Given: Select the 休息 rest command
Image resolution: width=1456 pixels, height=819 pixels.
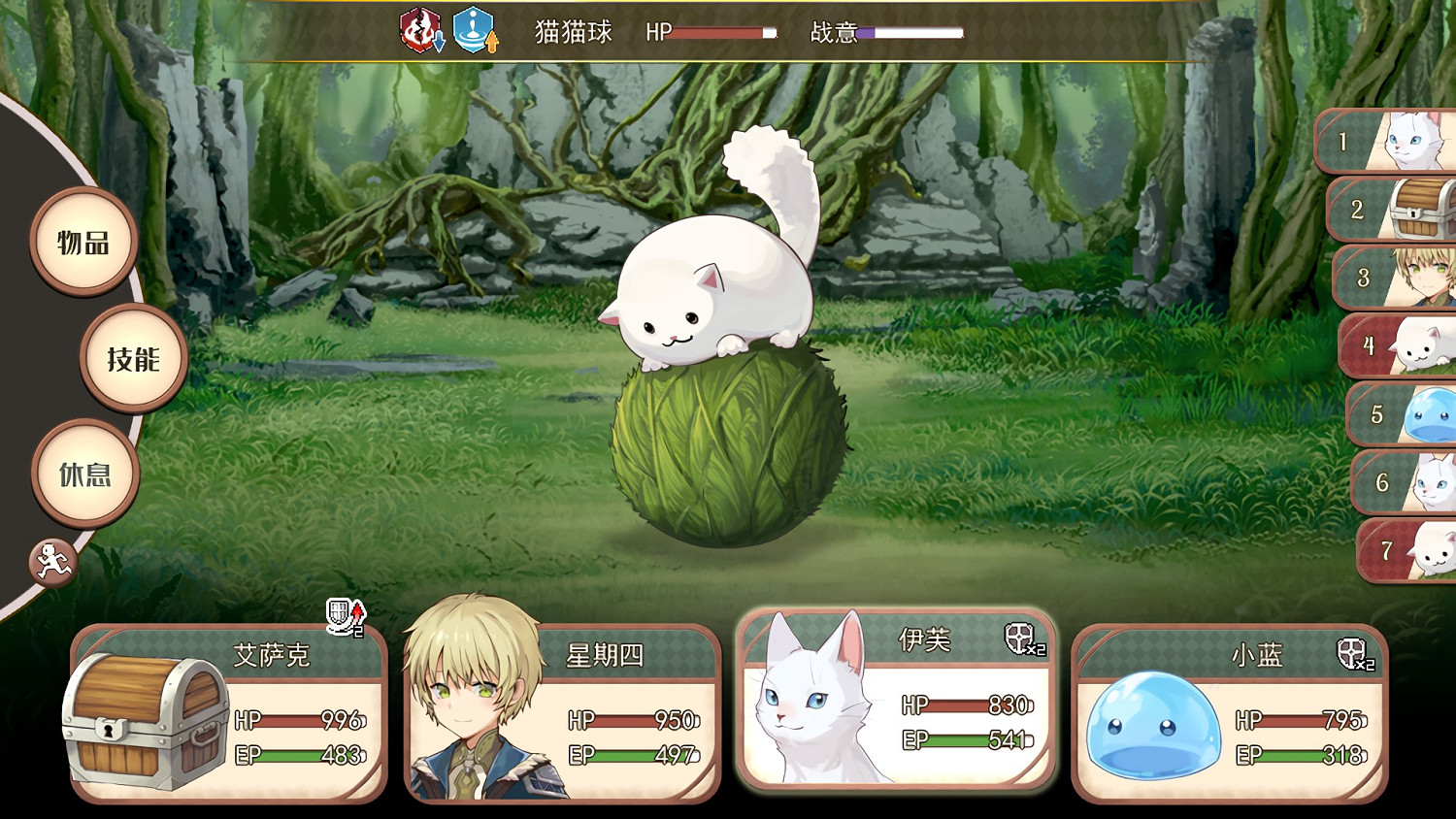Looking at the screenshot, I should point(85,473).
